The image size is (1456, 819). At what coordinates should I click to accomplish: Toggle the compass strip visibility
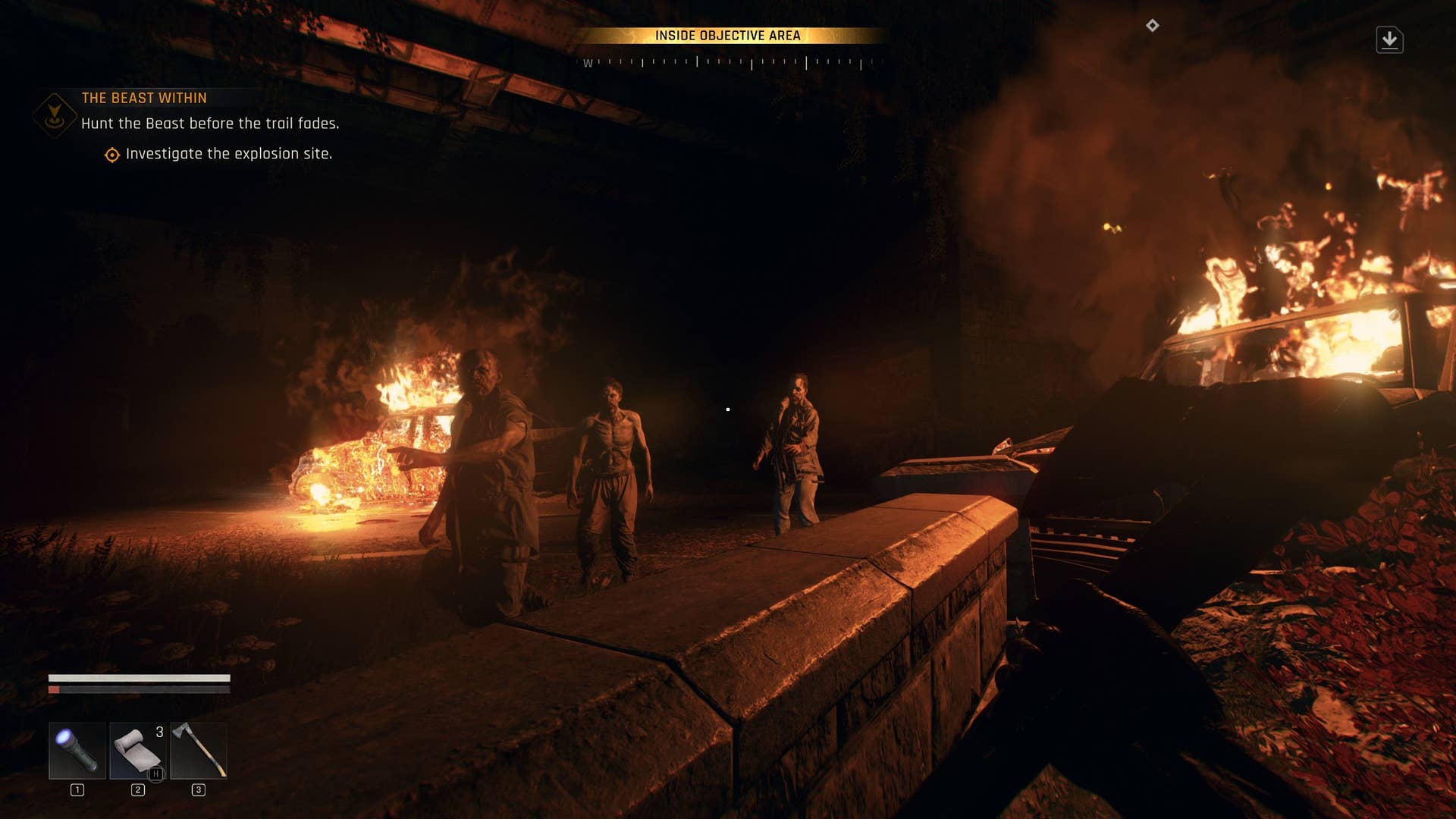[x=728, y=64]
